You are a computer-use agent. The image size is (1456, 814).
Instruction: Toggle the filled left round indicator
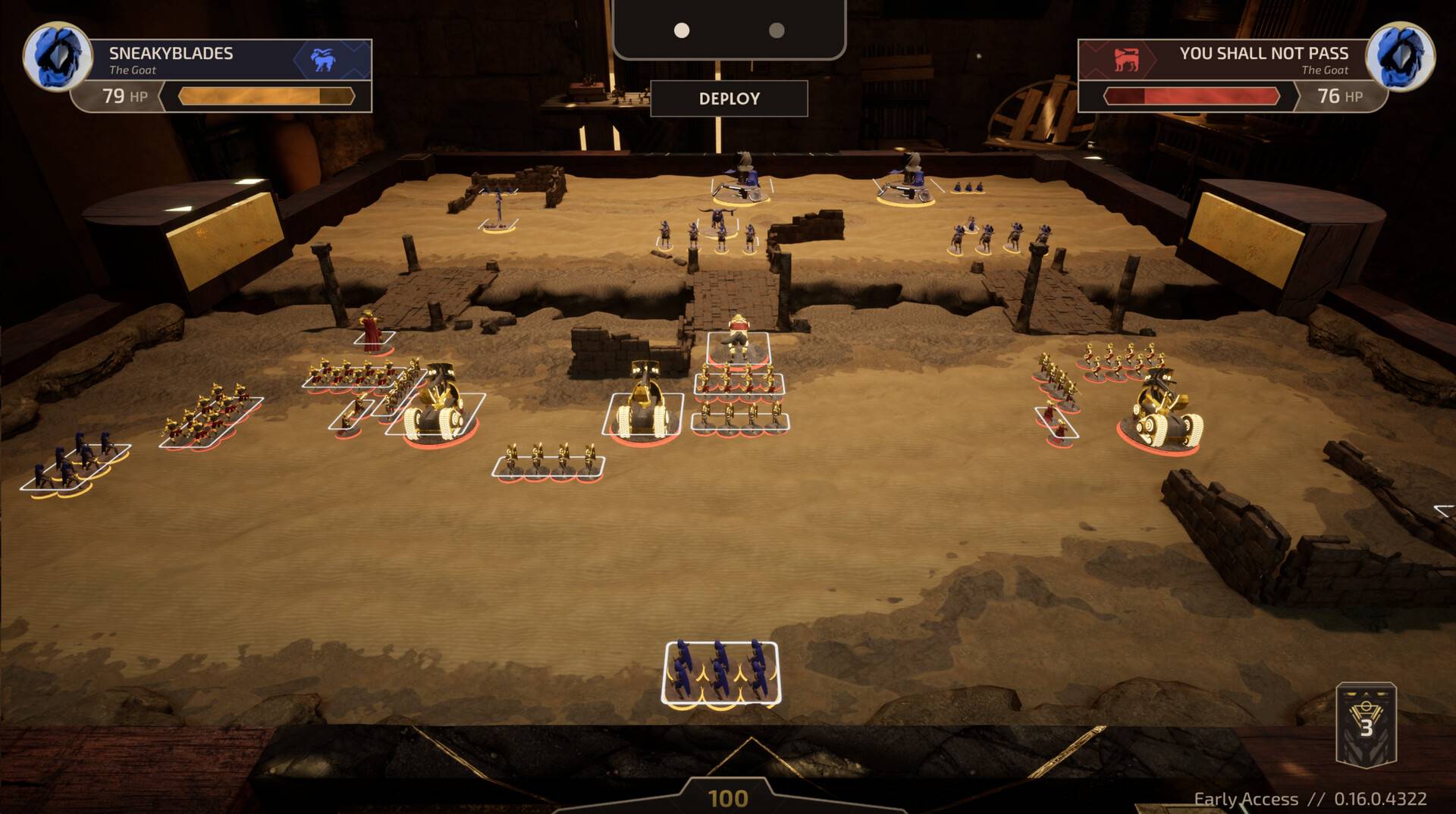coord(681,32)
